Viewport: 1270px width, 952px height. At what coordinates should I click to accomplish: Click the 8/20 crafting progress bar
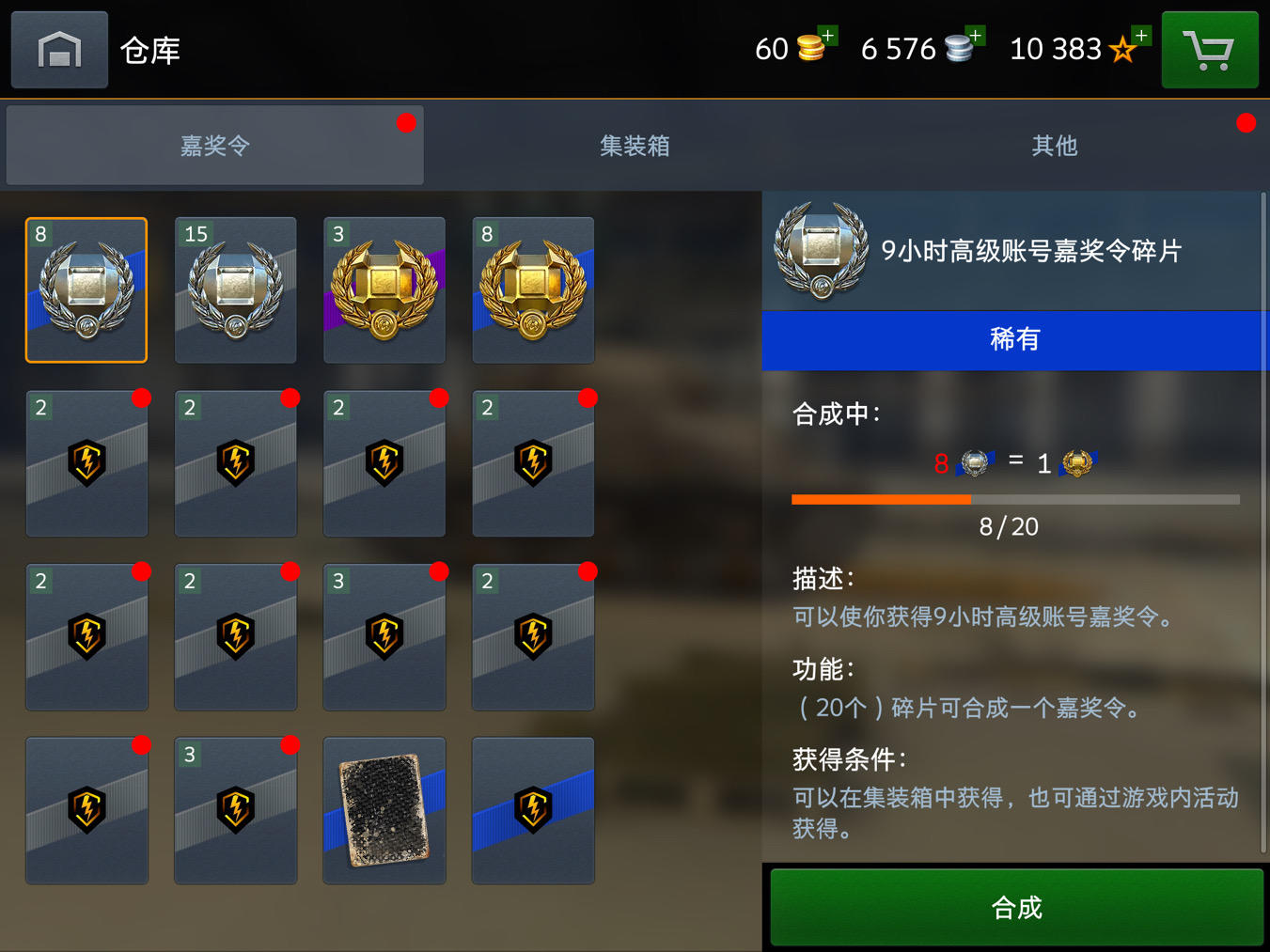pyautogui.click(x=1015, y=499)
